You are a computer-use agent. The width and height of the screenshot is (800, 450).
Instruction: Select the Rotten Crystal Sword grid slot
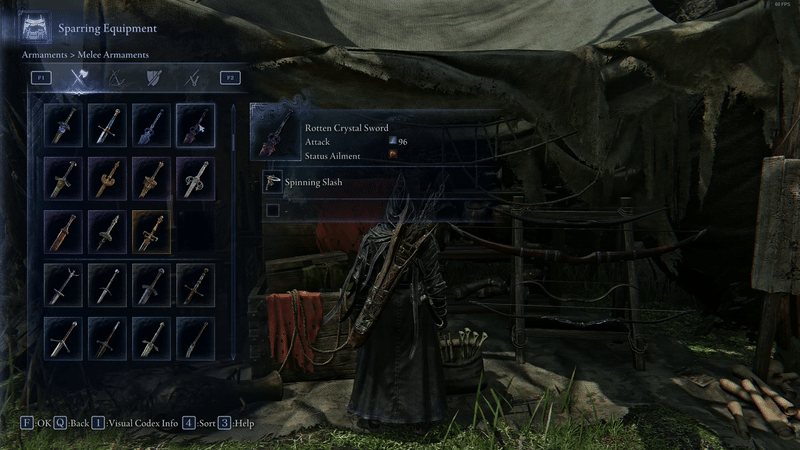point(196,125)
